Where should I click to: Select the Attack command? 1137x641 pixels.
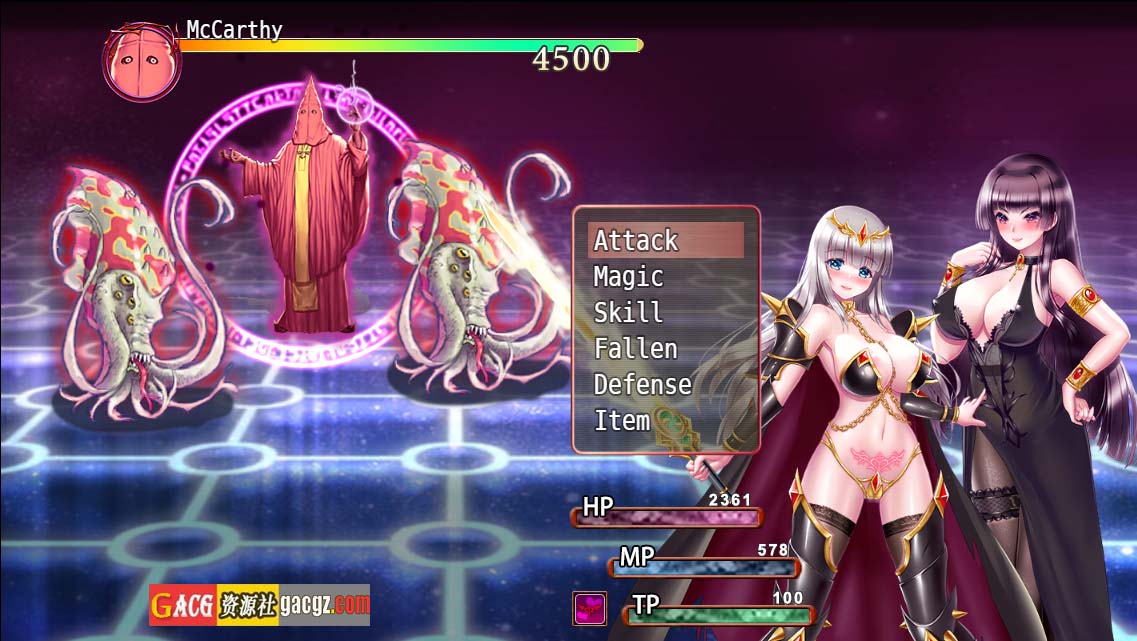(x=637, y=241)
